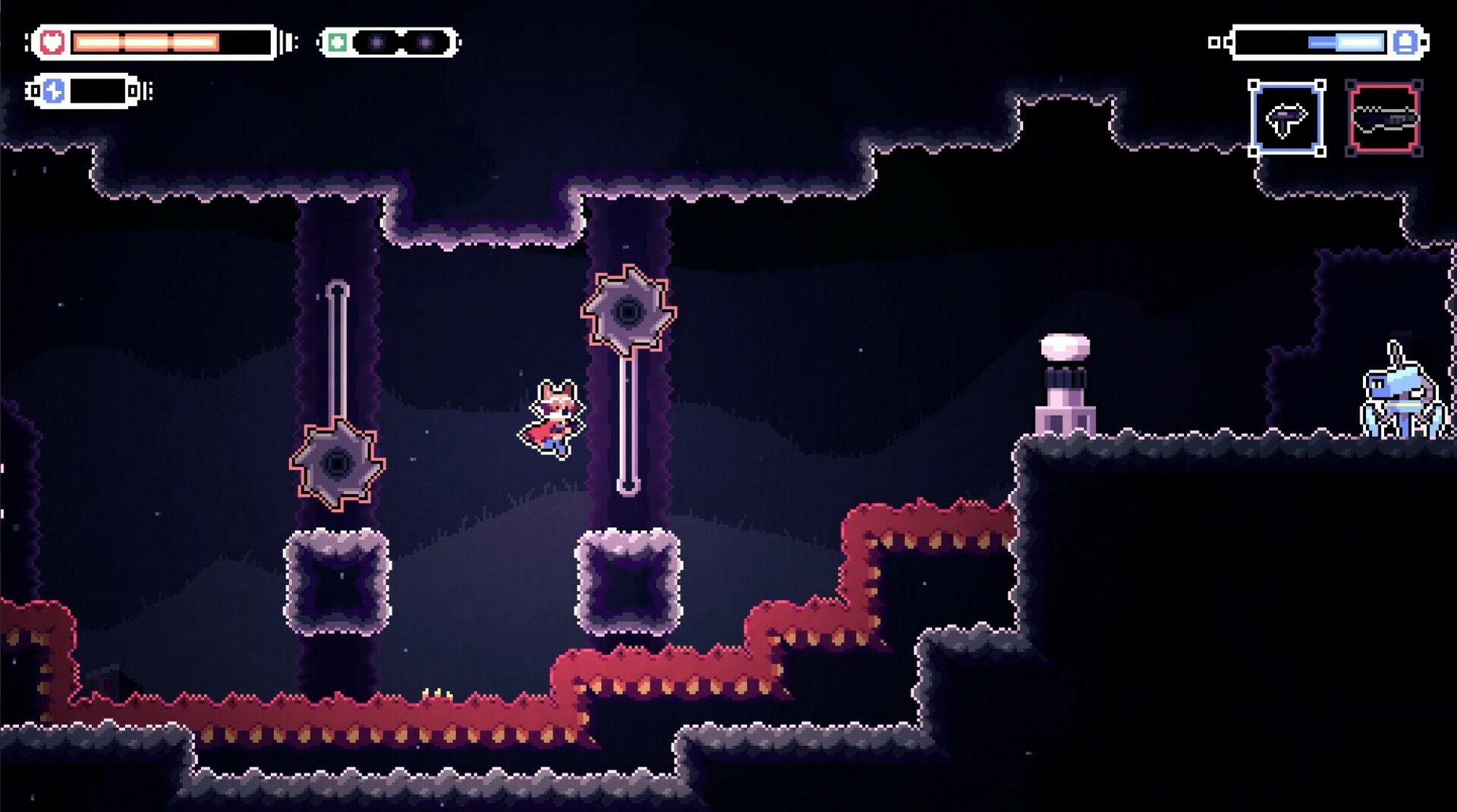
Task: Expand the red-framed secondary weapon frame
Action: 1383,118
